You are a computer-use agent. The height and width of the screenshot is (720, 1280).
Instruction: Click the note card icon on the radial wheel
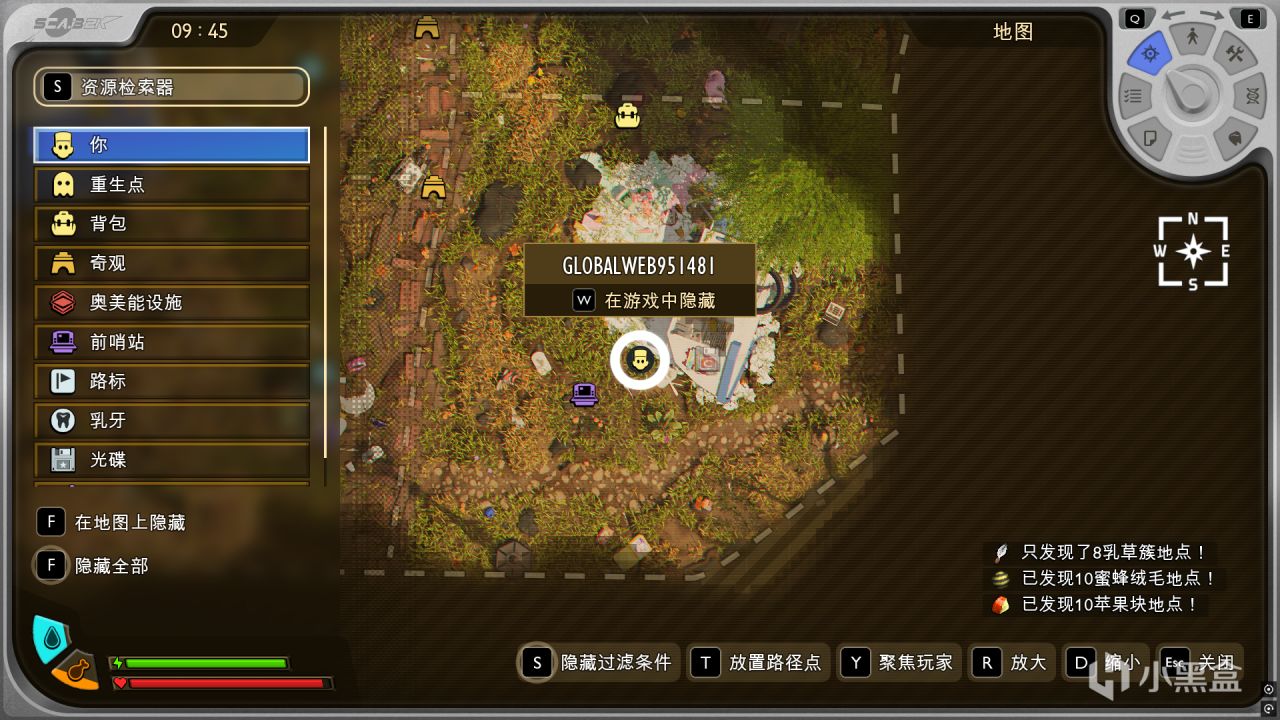[x=1148, y=137]
